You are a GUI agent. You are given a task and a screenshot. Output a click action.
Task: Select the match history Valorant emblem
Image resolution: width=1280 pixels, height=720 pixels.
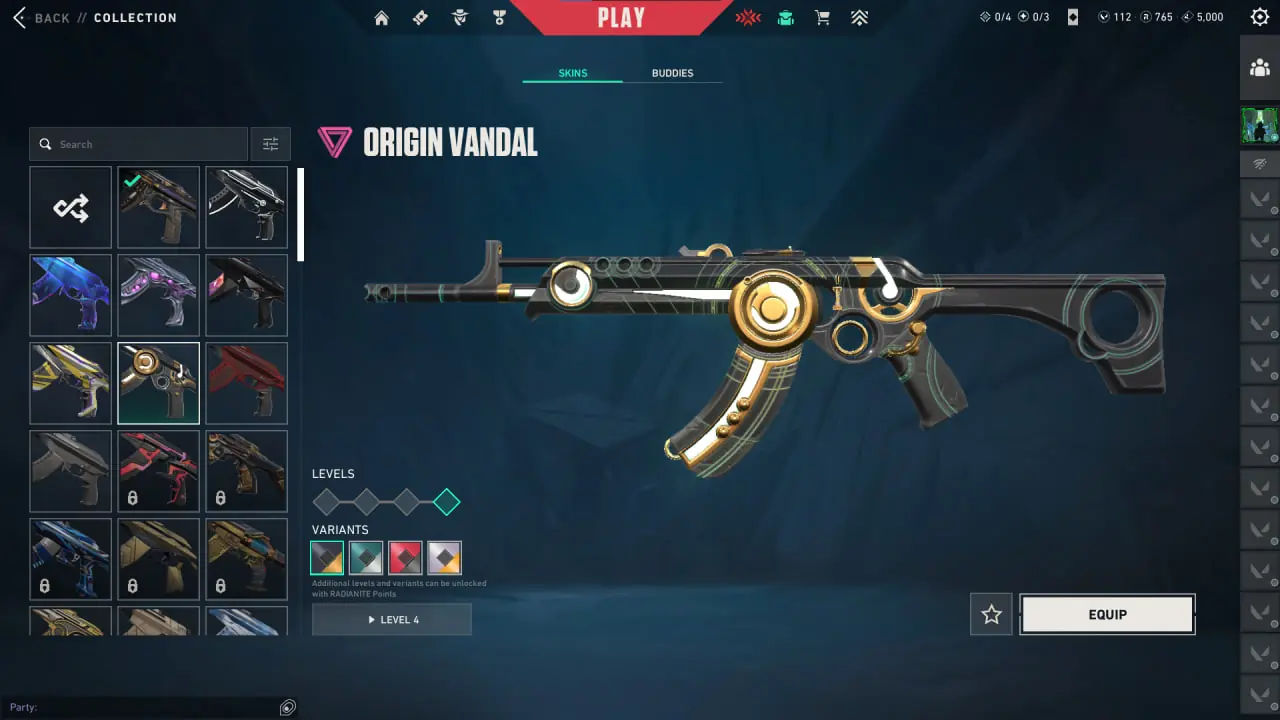[x=748, y=17]
